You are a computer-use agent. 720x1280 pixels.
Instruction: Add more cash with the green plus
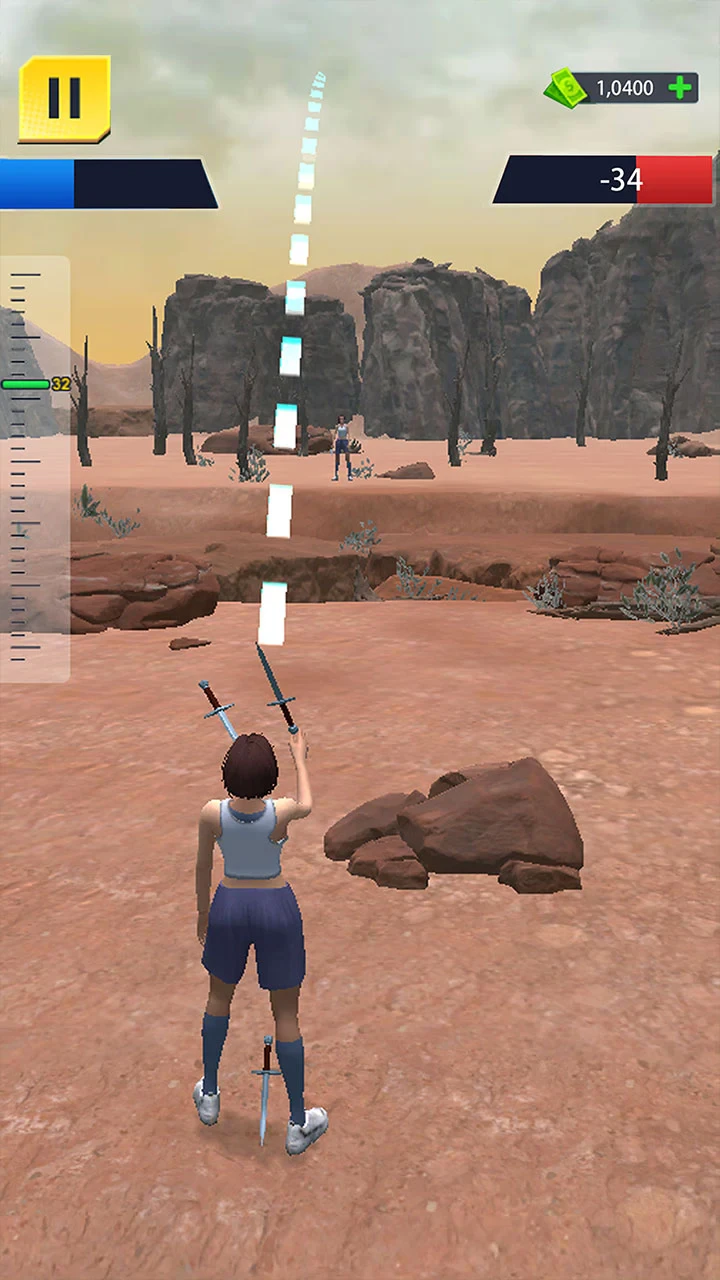tap(680, 89)
